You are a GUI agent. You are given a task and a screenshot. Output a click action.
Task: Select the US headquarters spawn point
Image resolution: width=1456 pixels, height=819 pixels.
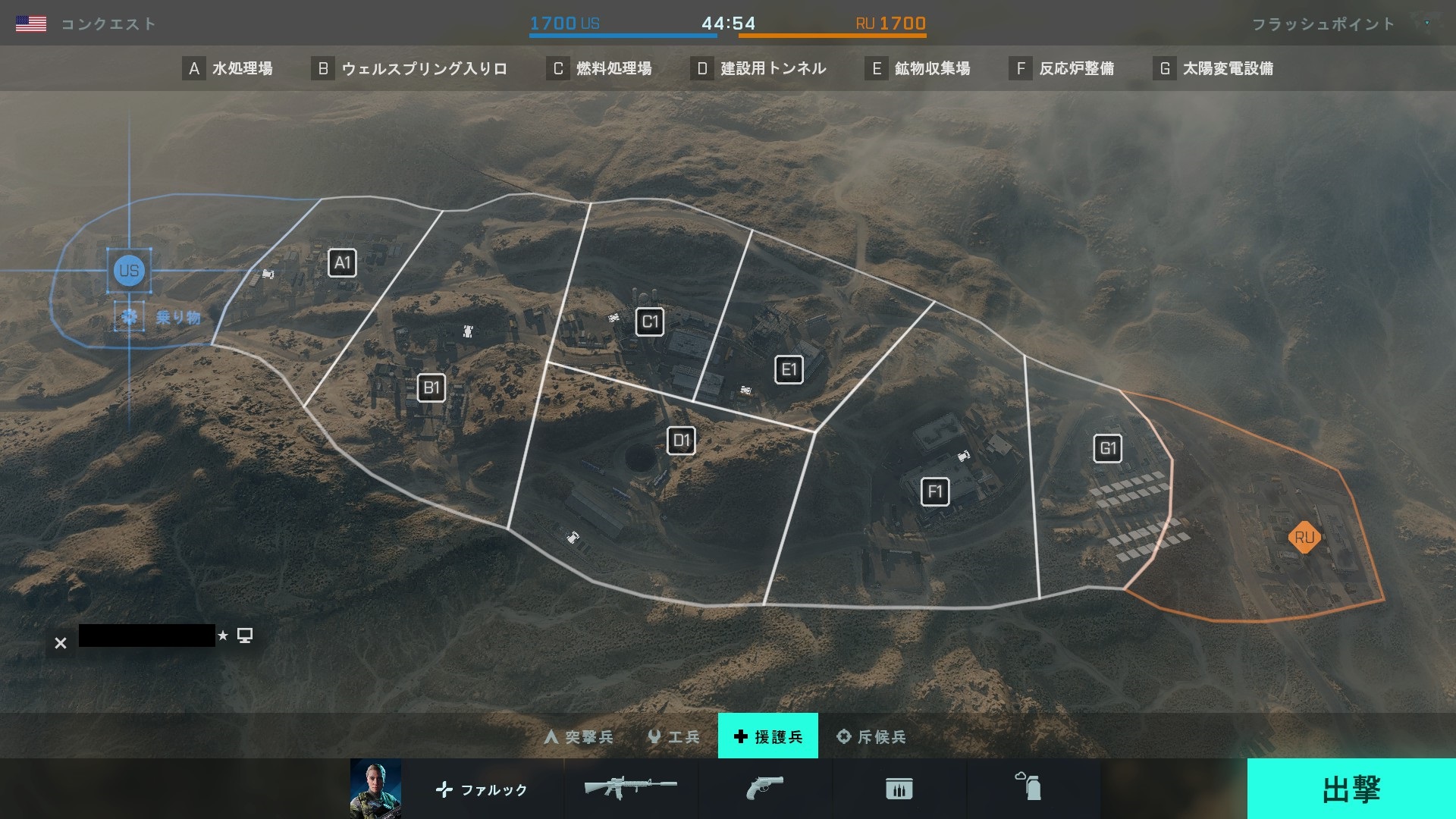click(x=129, y=271)
